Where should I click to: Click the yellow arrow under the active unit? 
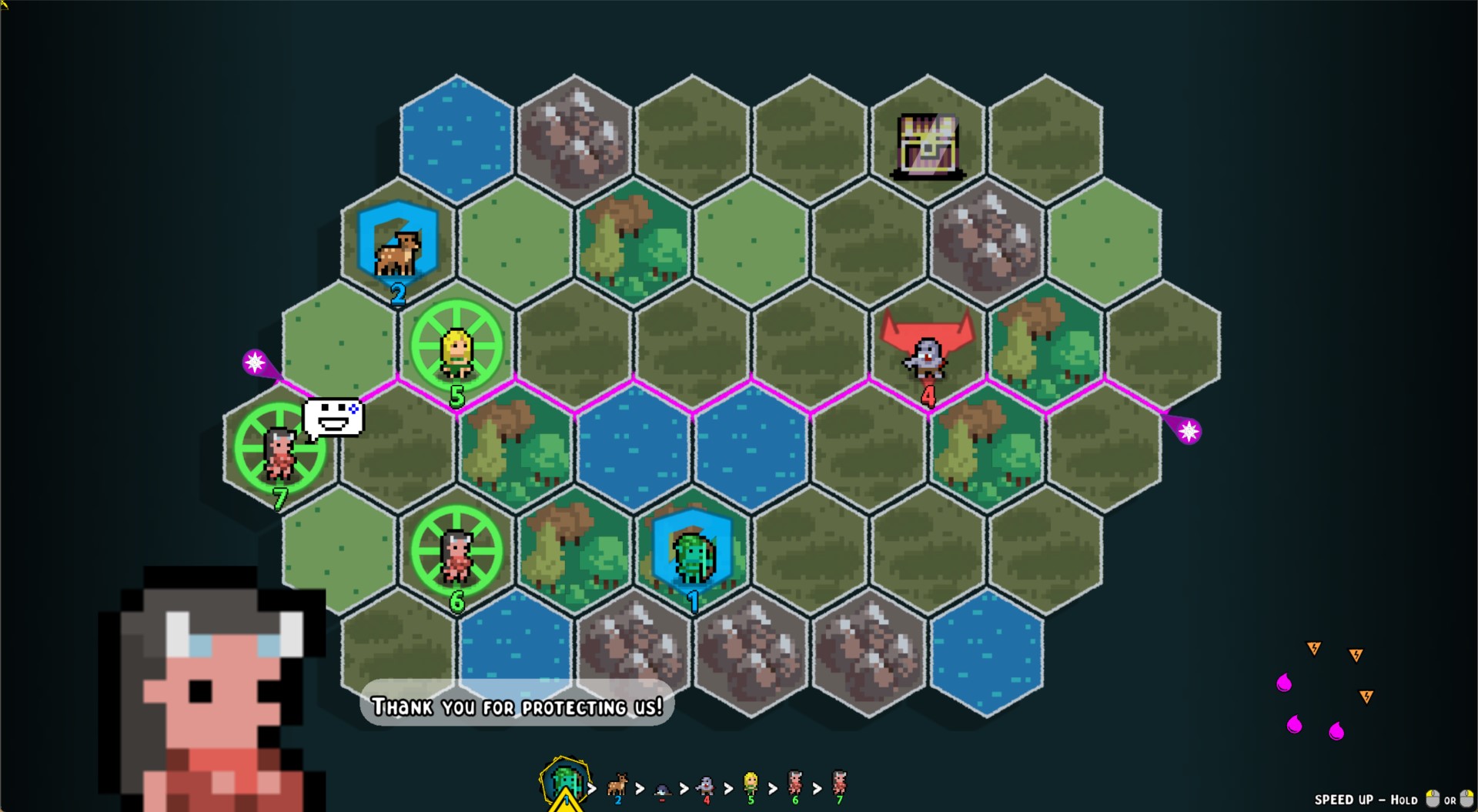567,804
